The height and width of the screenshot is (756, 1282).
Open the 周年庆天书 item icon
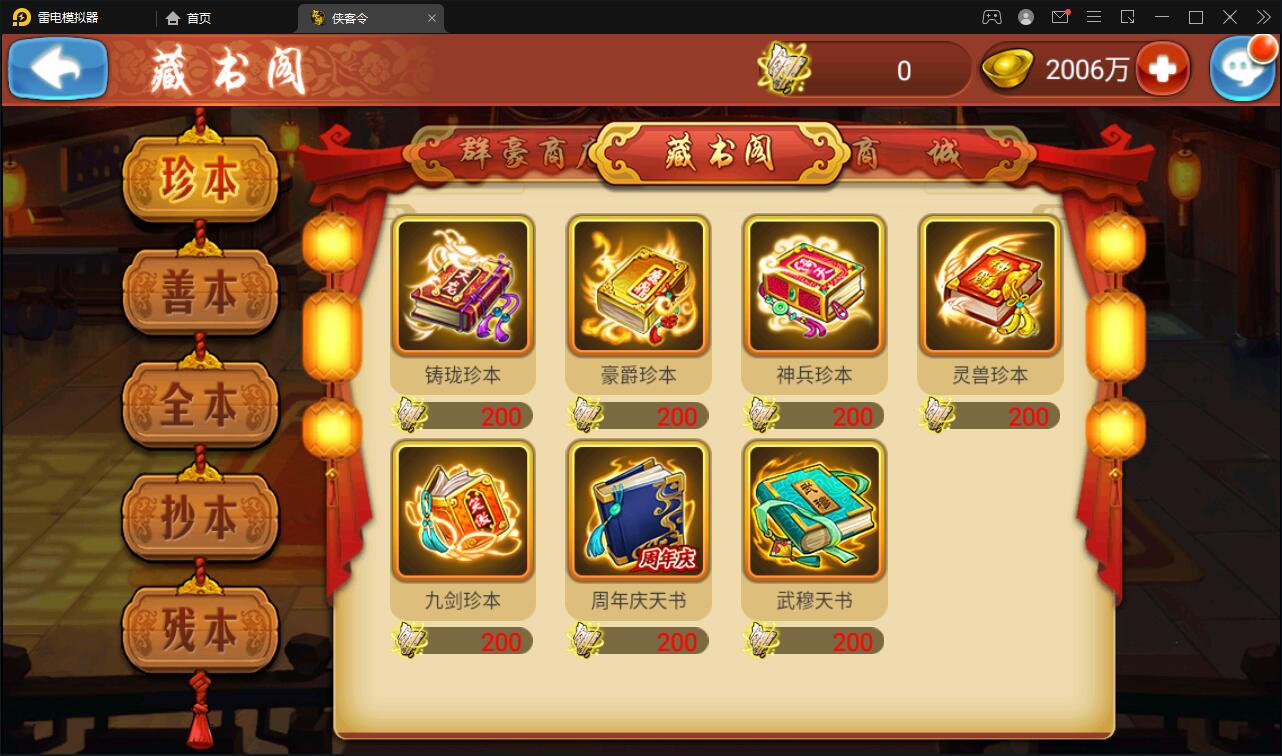[x=638, y=511]
